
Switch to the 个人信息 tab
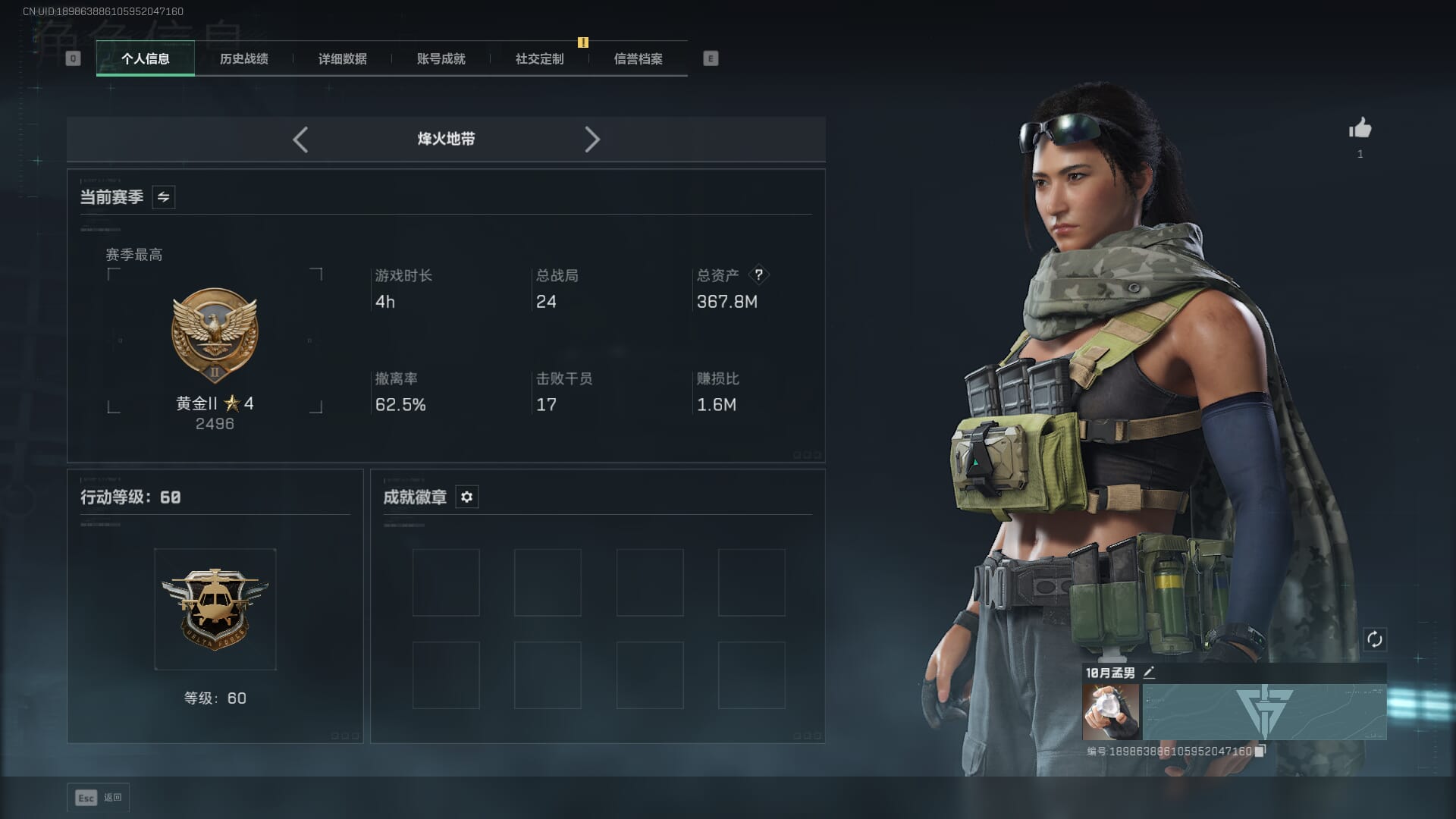(x=145, y=58)
